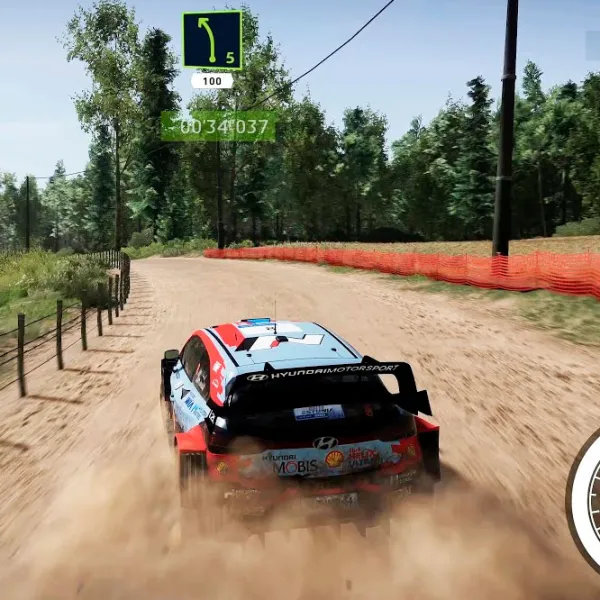The image size is (600, 600).
Task: Click the left turn pace note icon
Action: (x=212, y=40)
